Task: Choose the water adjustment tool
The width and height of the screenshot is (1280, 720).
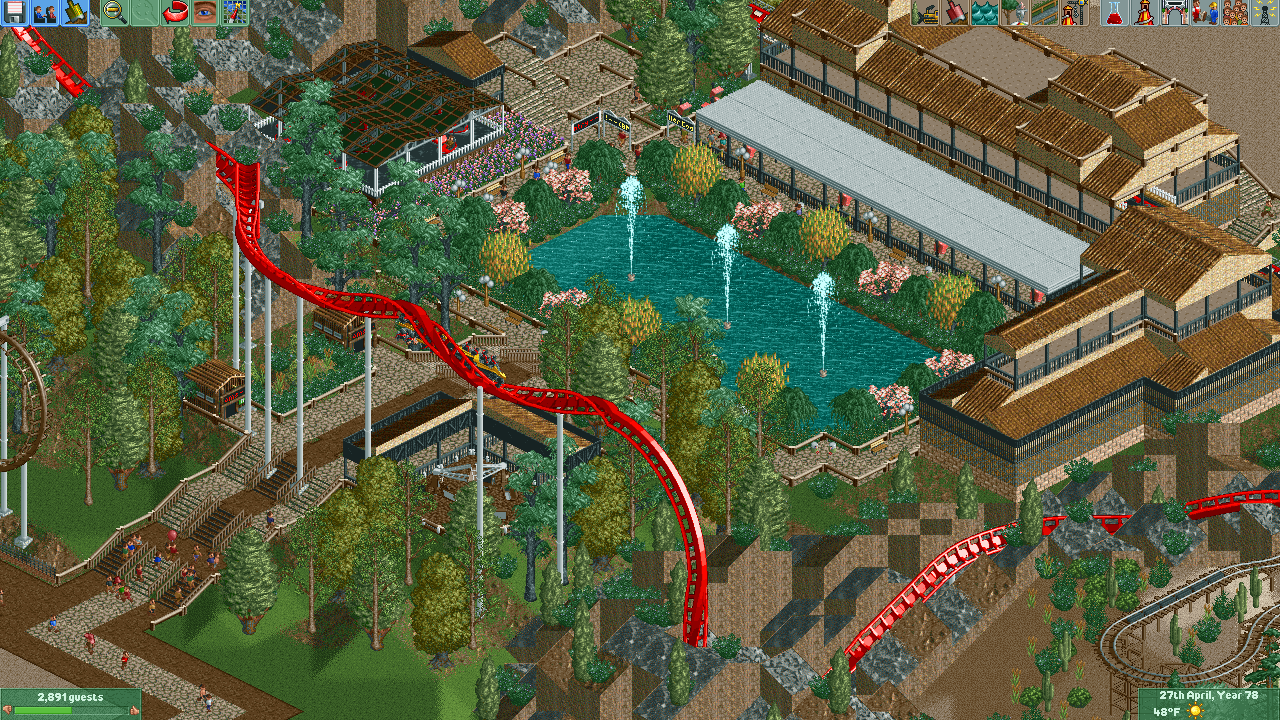Action: click(985, 12)
